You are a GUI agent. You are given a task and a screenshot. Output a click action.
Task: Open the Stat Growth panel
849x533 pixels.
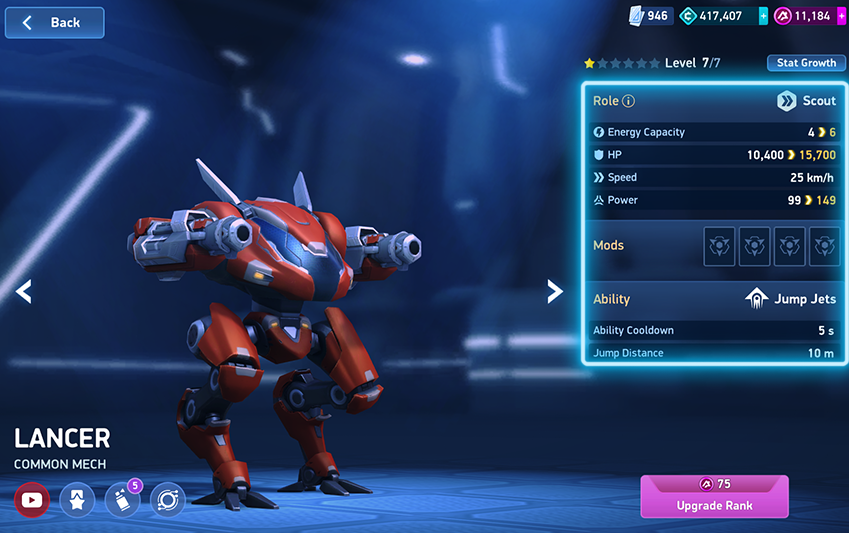point(806,63)
